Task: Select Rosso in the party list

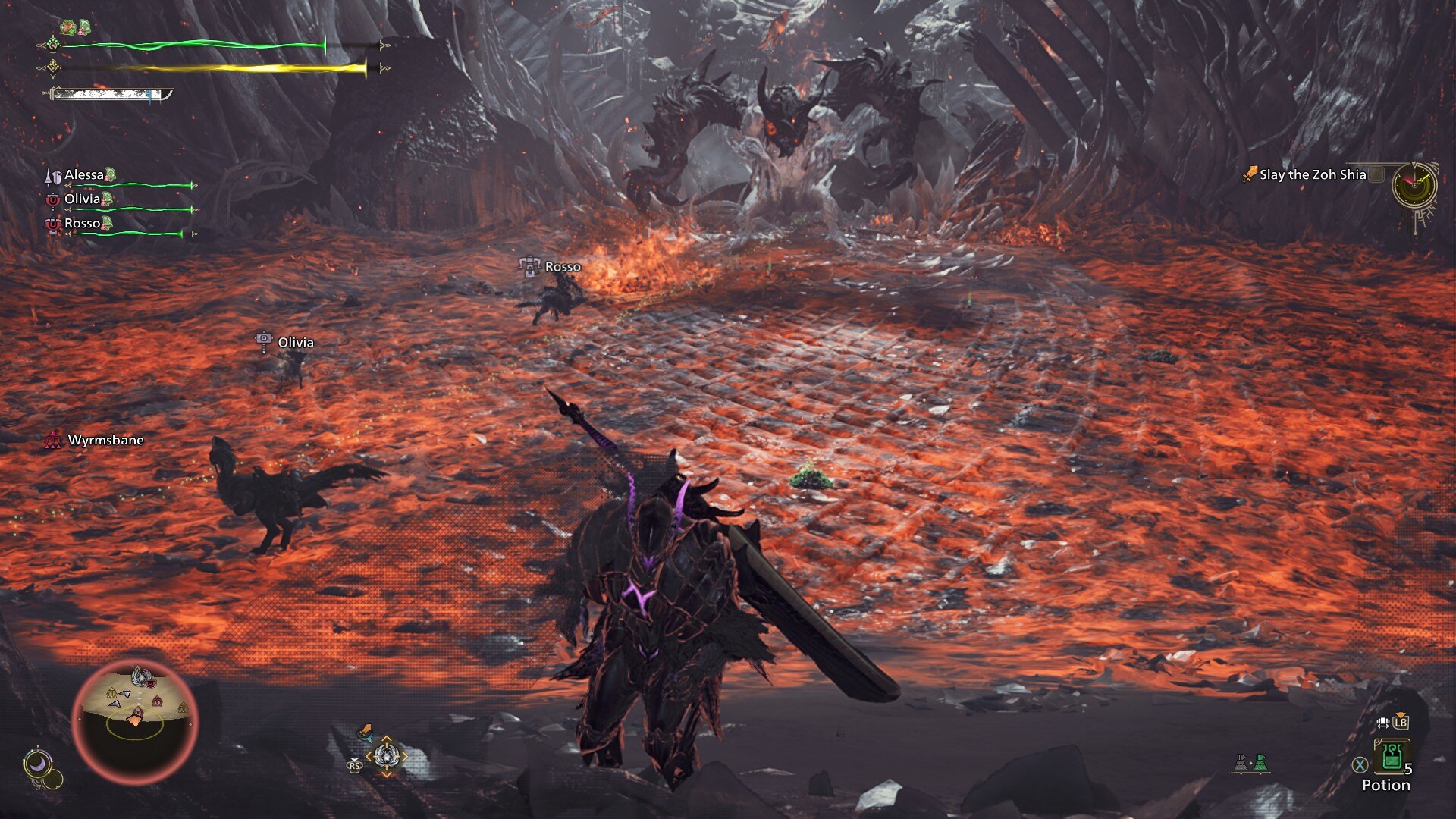Action: [x=82, y=224]
